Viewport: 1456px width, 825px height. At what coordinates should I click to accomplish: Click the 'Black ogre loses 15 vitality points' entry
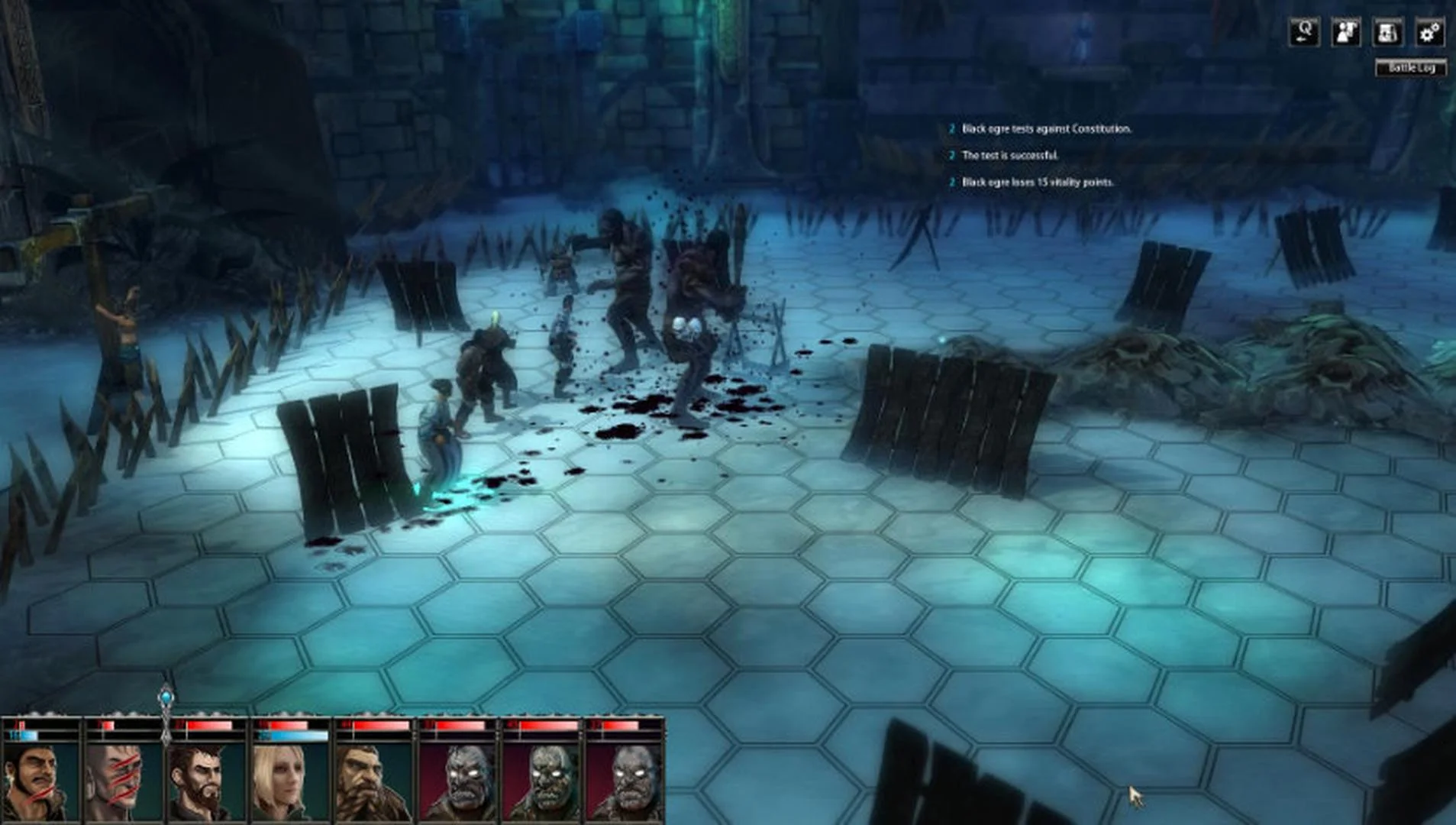point(1037,183)
